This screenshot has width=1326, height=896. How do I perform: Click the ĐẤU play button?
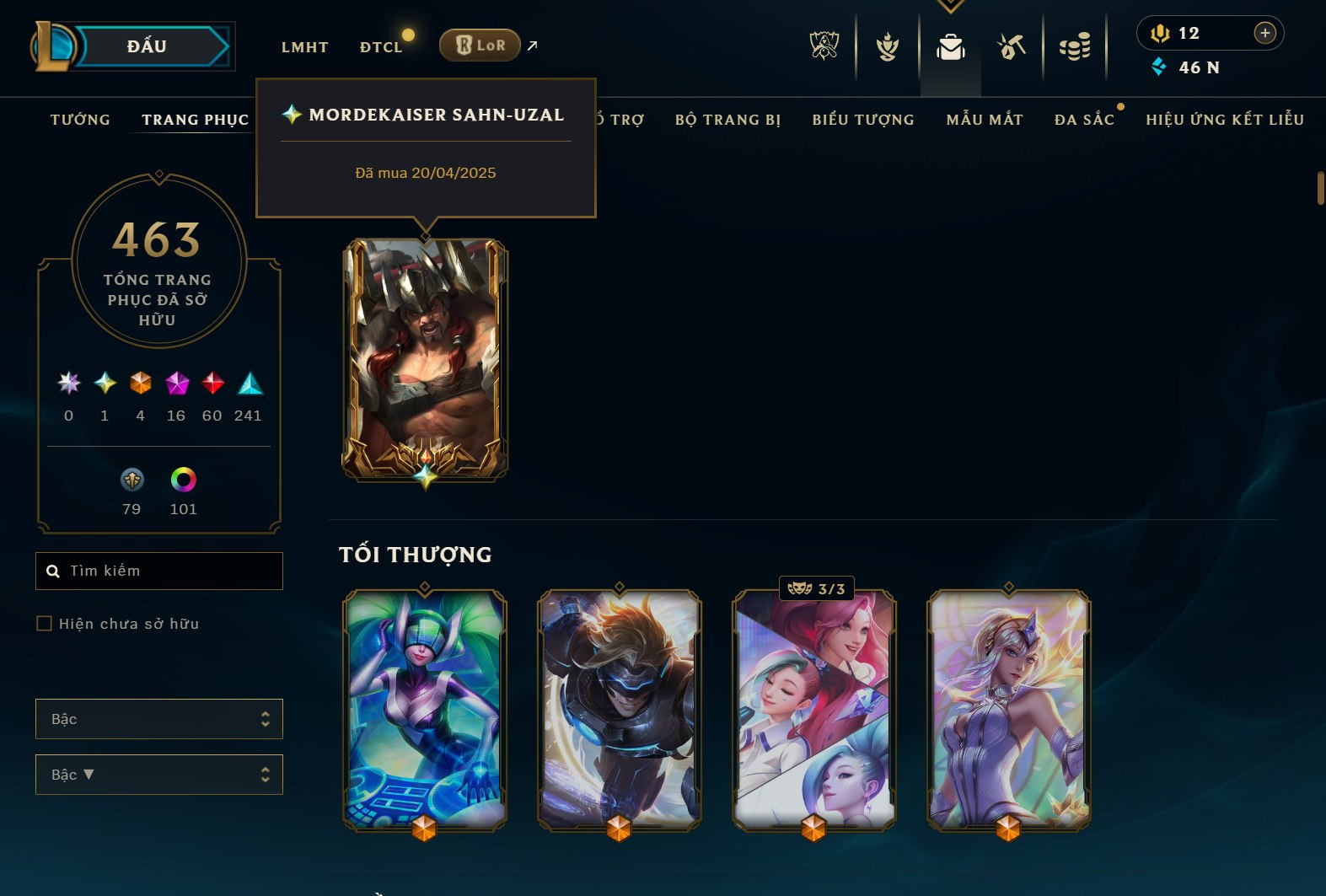pos(148,46)
